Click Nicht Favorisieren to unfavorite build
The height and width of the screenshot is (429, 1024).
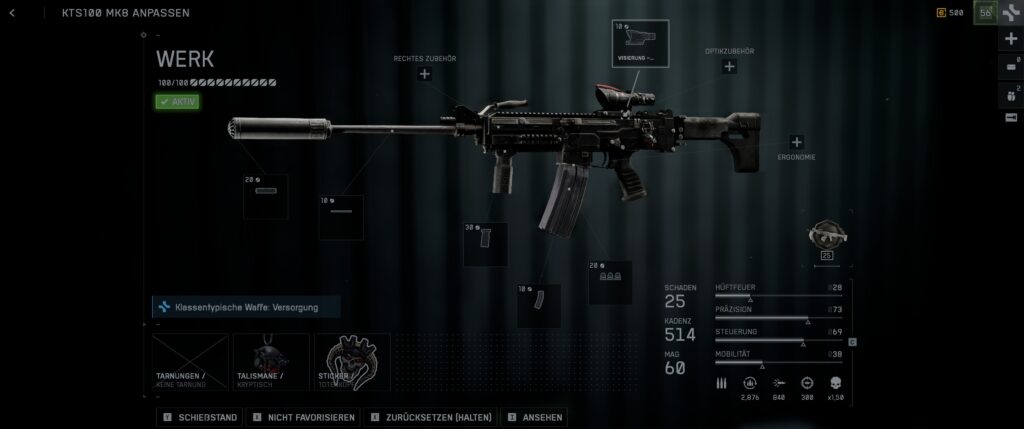tap(304, 416)
